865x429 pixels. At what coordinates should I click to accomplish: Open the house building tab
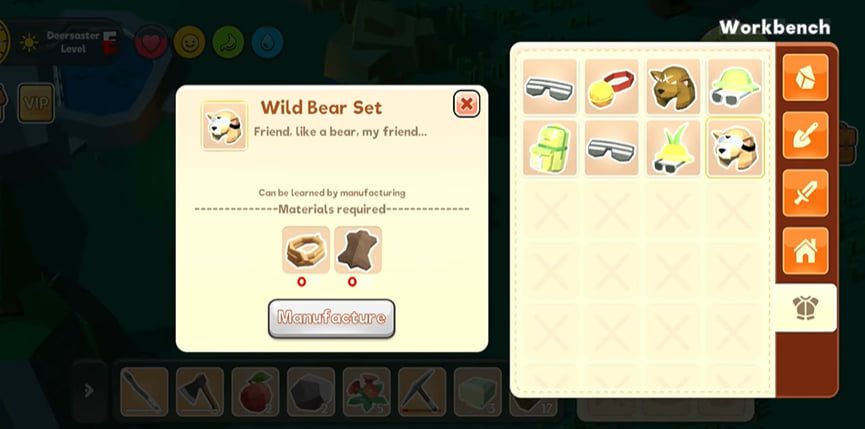pyautogui.click(x=805, y=250)
